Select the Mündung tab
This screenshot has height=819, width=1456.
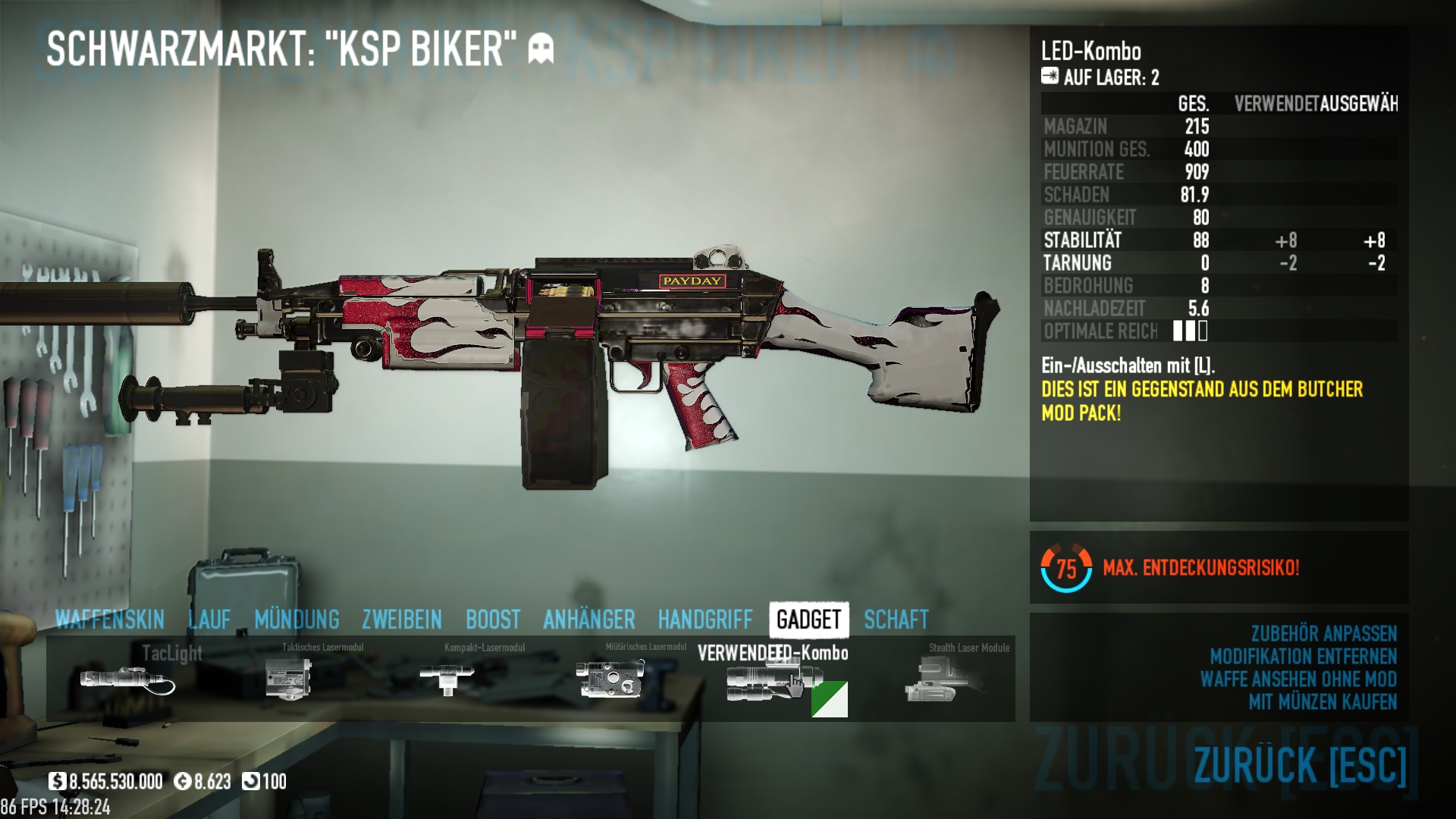(x=297, y=620)
